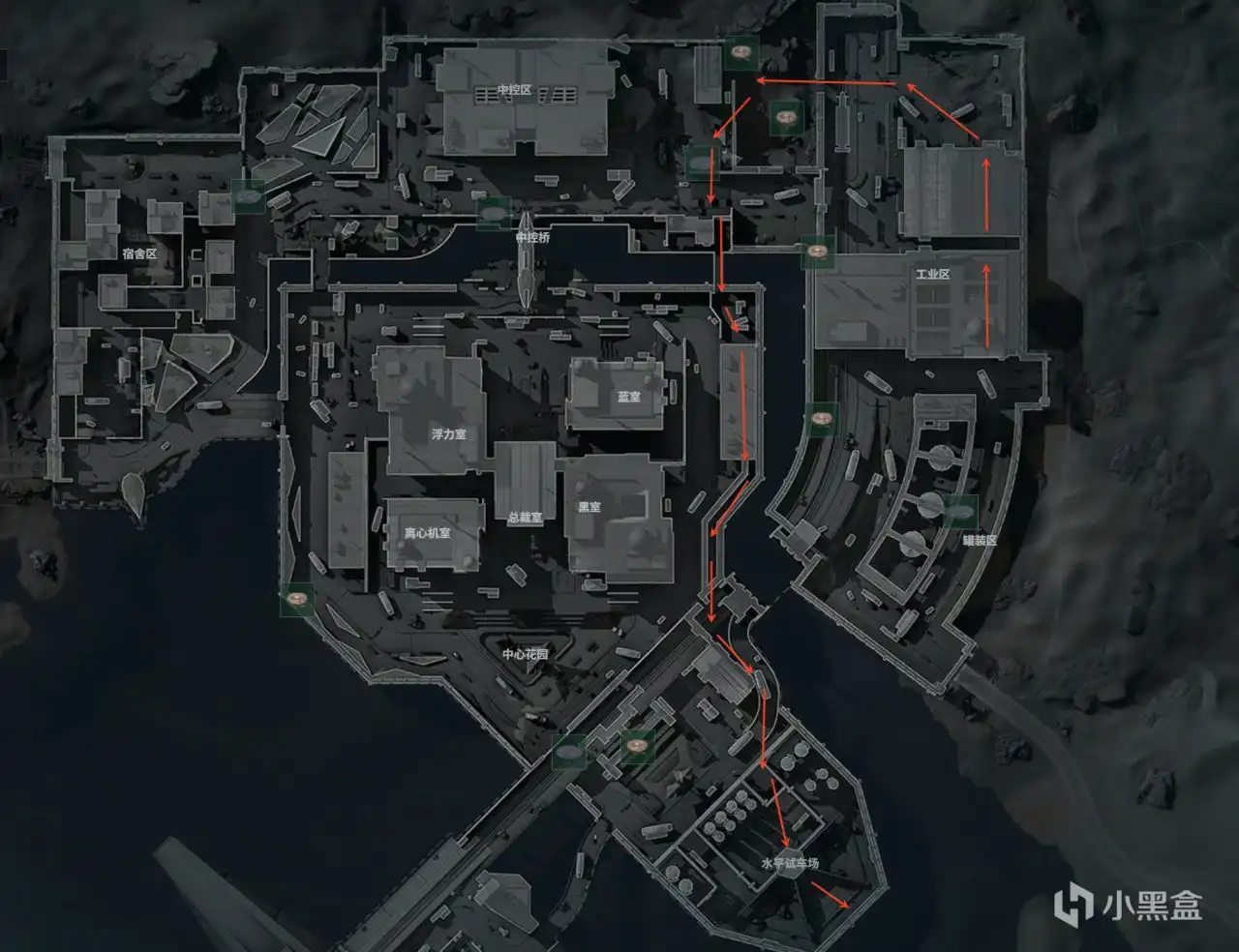Image resolution: width=1239 pixels, height=952 pixels.
Task: Select the orange cache marker above 中控区
Action: (740, 53)
